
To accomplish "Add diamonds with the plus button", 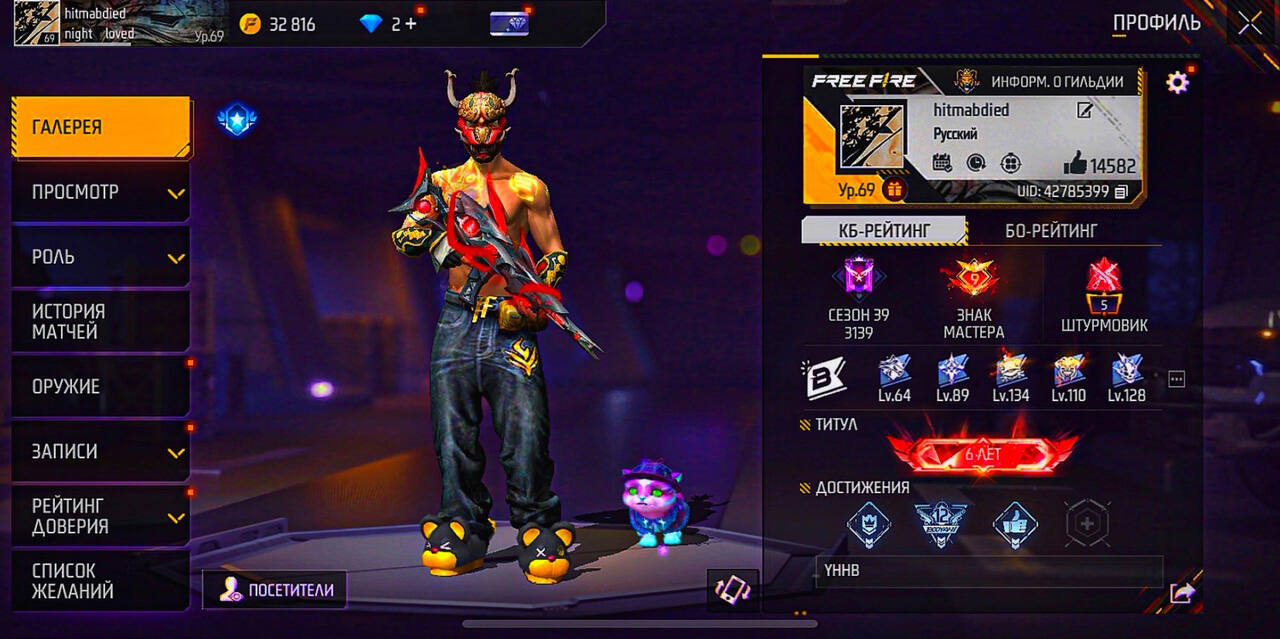I will click(x=410, y=23).
